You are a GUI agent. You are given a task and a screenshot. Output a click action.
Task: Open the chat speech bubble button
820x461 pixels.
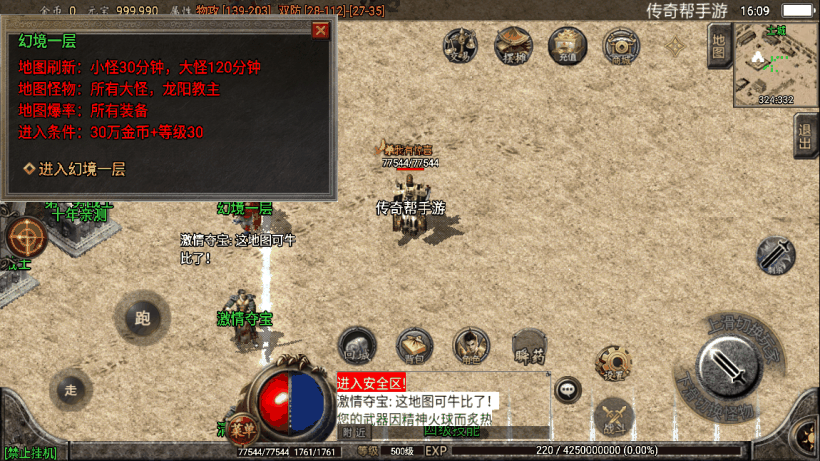(x=568, y=390)
